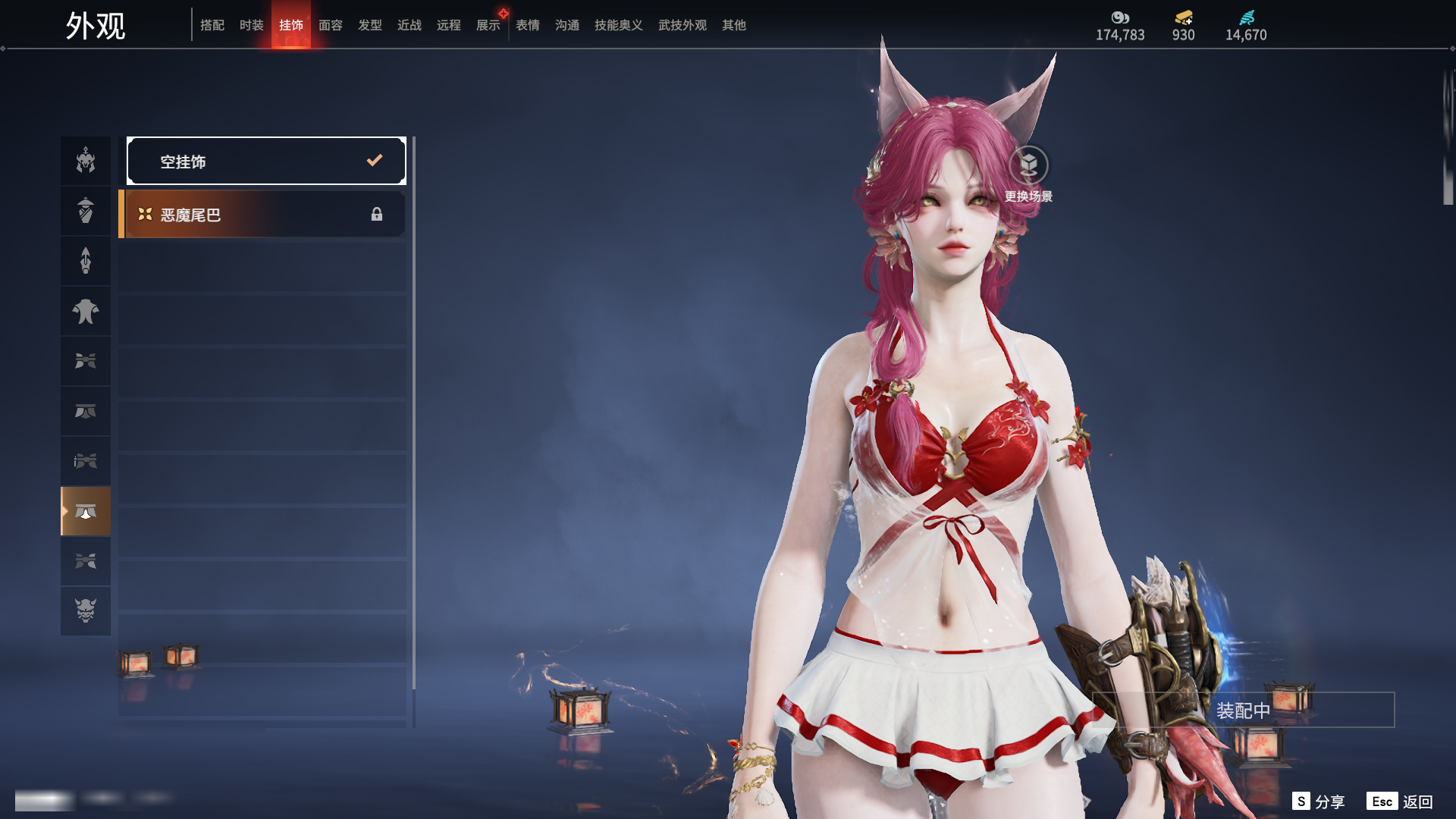Choose the 空挂饰 empty accessory entry

[266, 161]
